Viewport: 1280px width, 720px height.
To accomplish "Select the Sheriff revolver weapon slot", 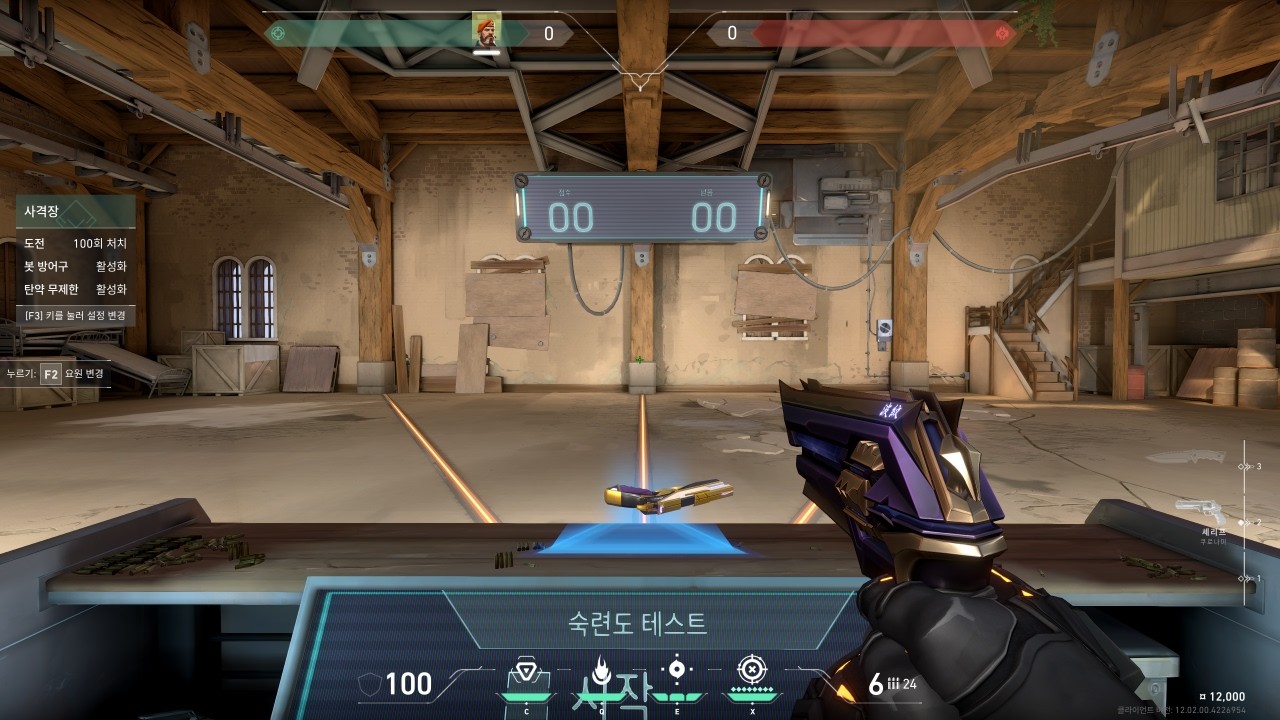I will coord(1200,513).
